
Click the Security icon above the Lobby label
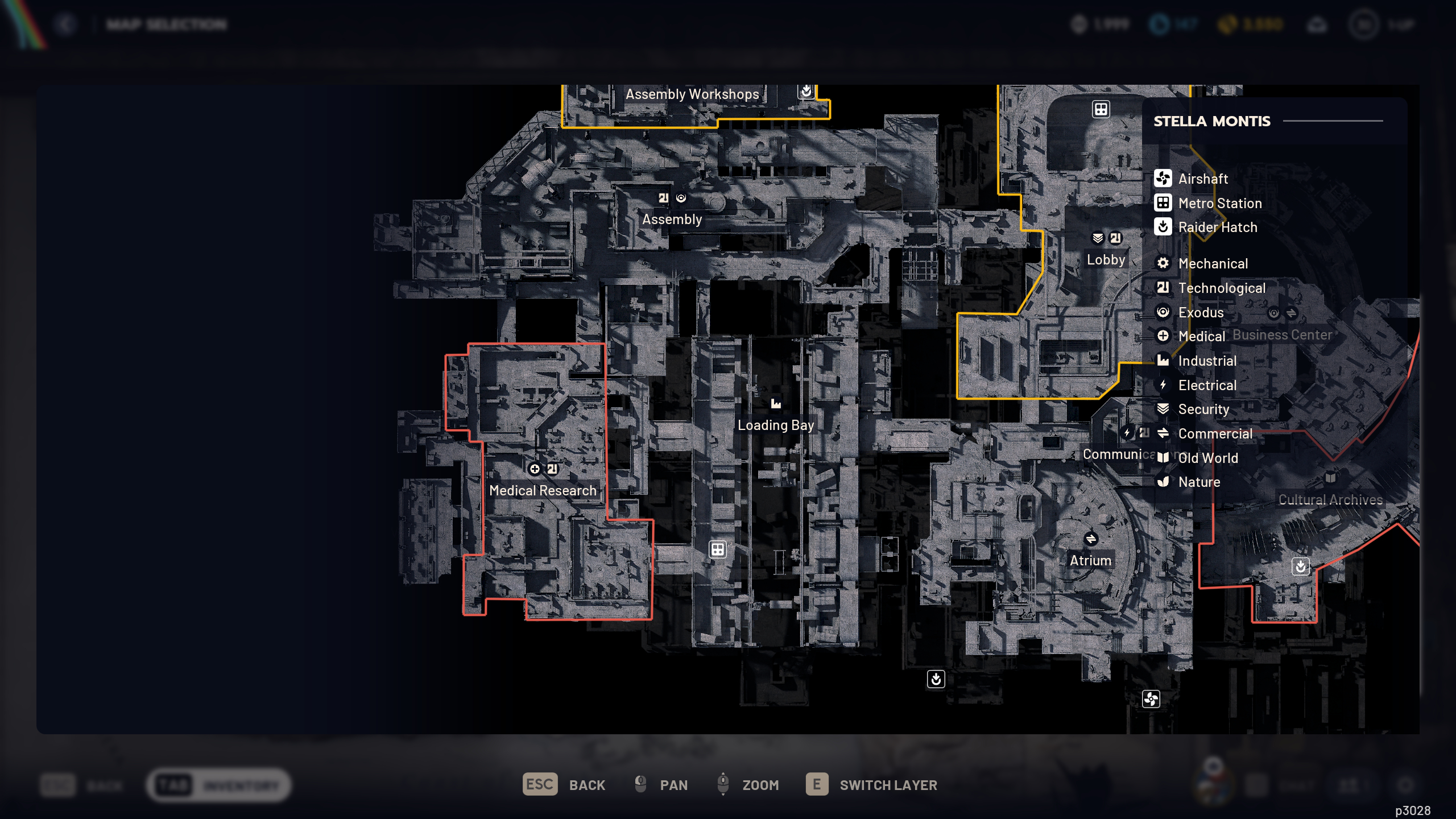point(1097,238)
